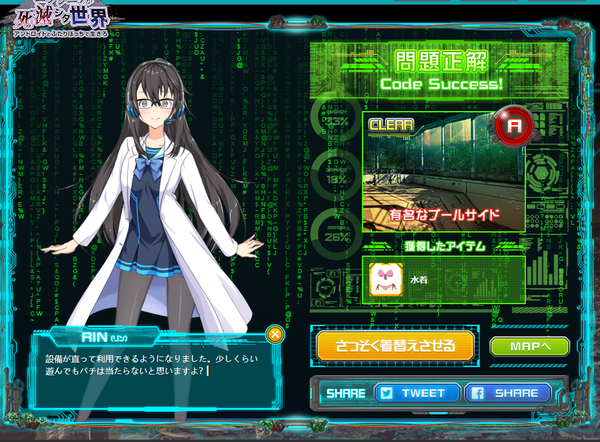The width and height of the screenshot is (600, 442).
Task: Share result via the Facebook SHARE button
Action: 507,393
